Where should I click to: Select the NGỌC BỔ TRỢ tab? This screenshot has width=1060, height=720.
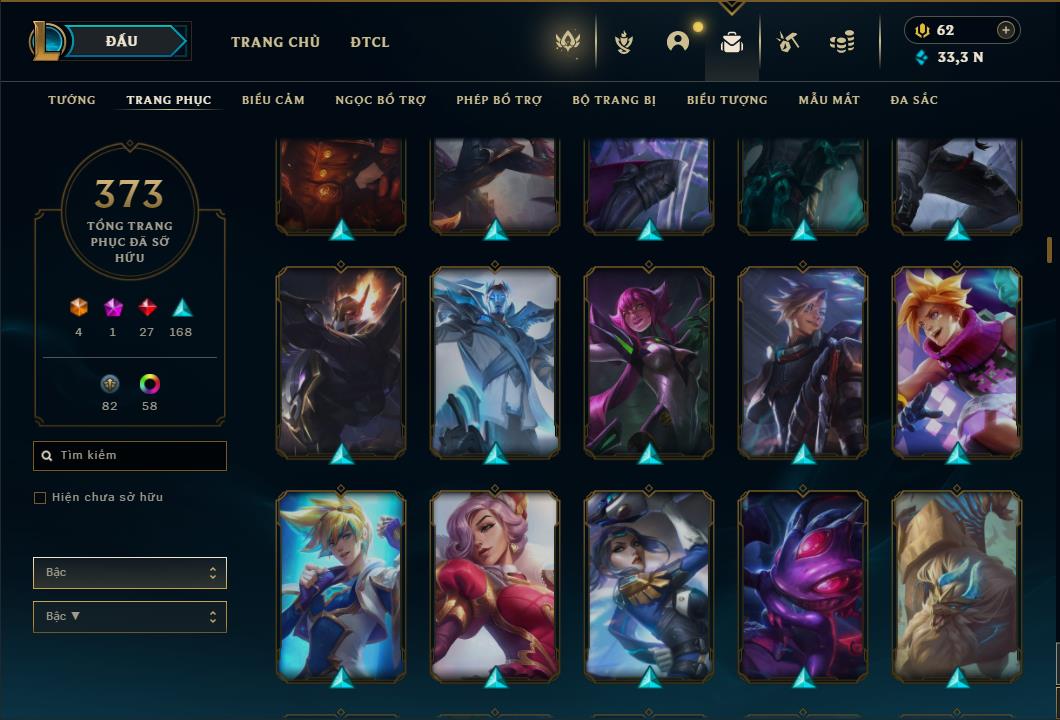point(380,100)
